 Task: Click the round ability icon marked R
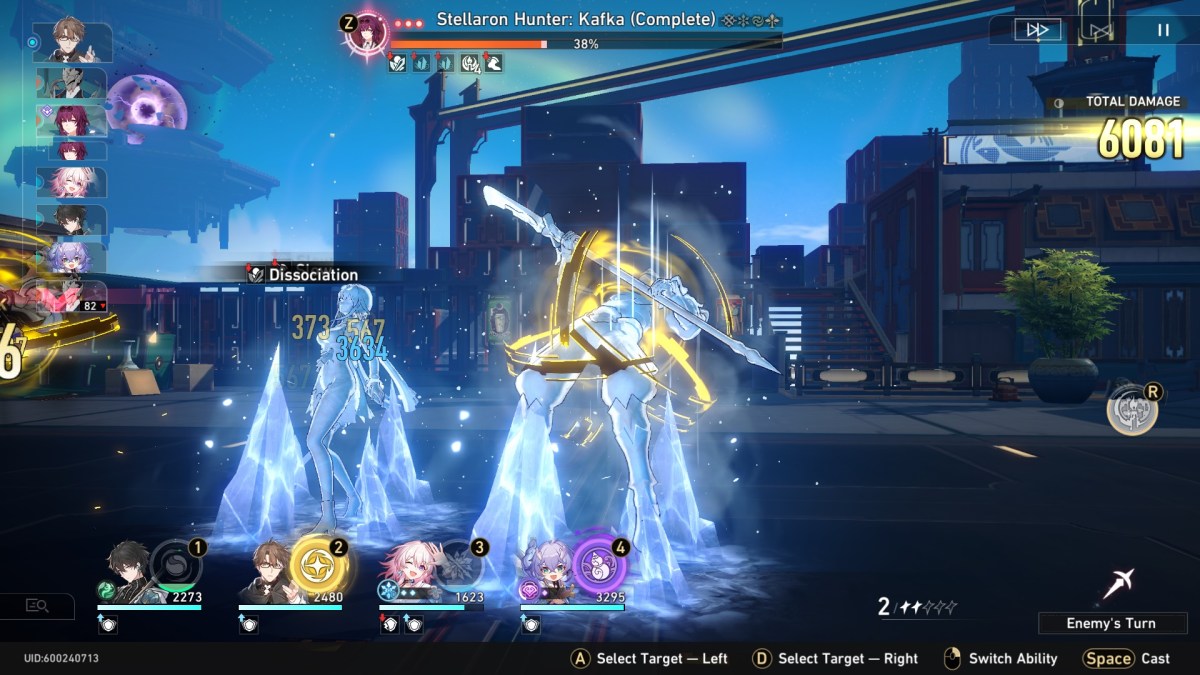[x=1132, y=410]
